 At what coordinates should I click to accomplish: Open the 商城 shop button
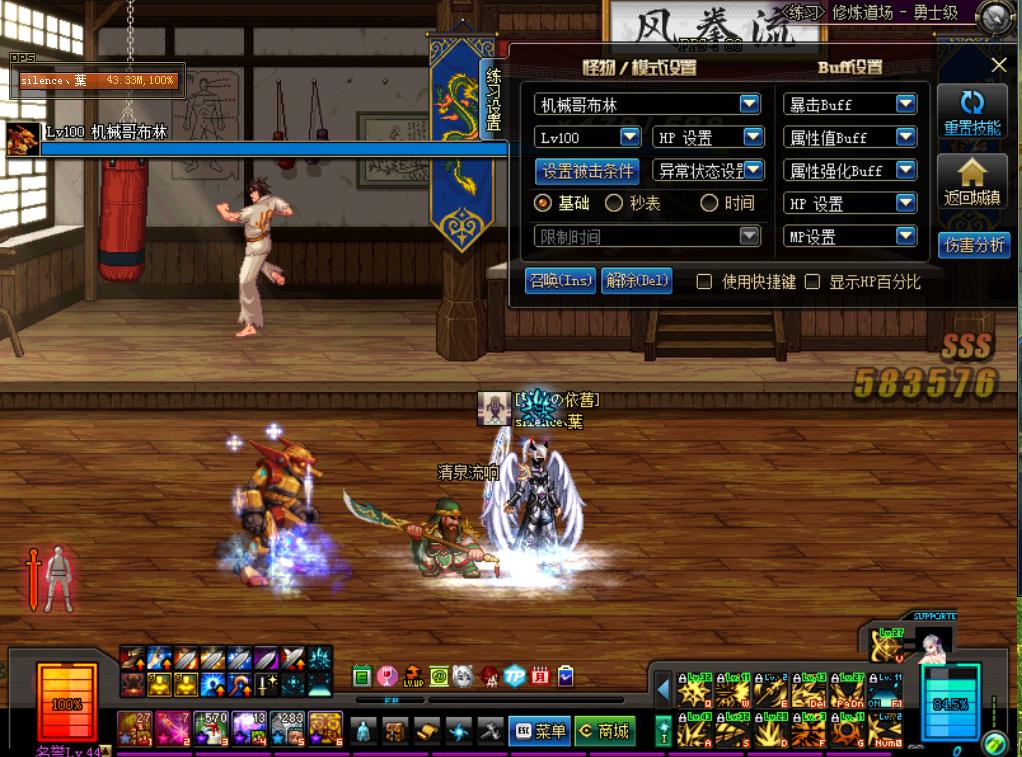pos(605,731)
